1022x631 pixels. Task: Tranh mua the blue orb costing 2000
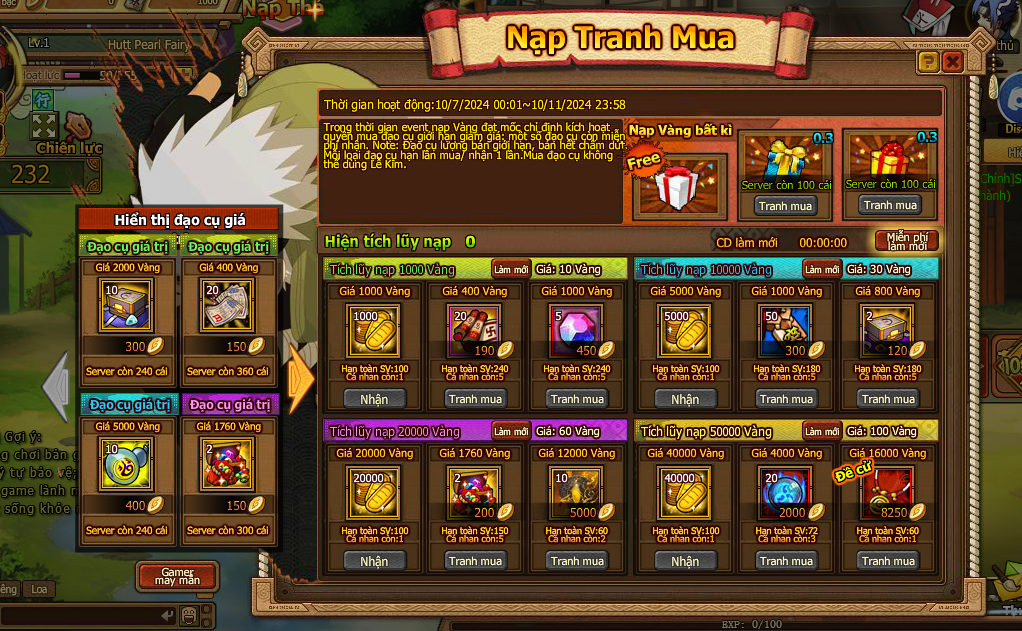click(786, 561)
